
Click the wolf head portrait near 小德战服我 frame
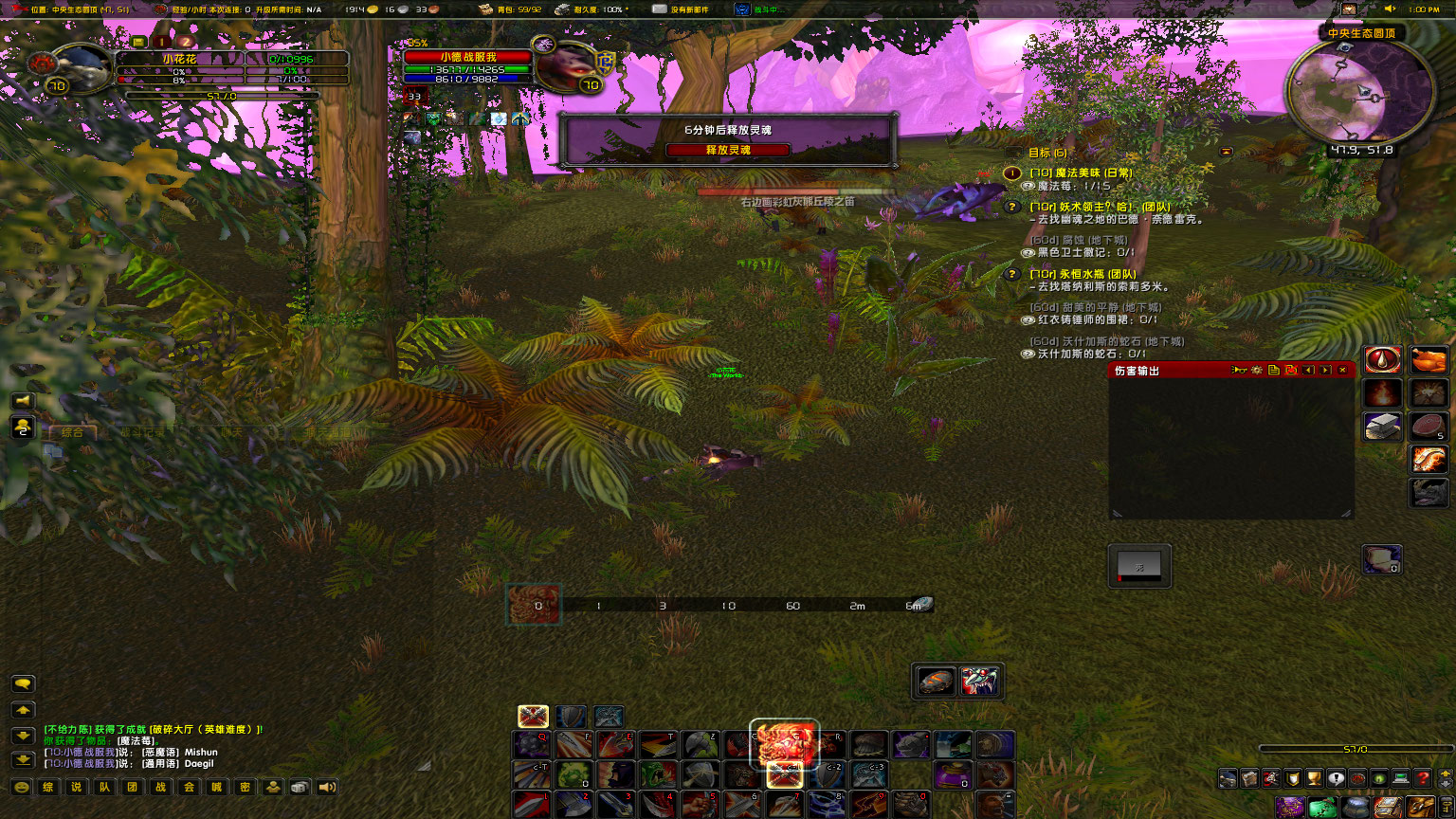coord(570,63)
